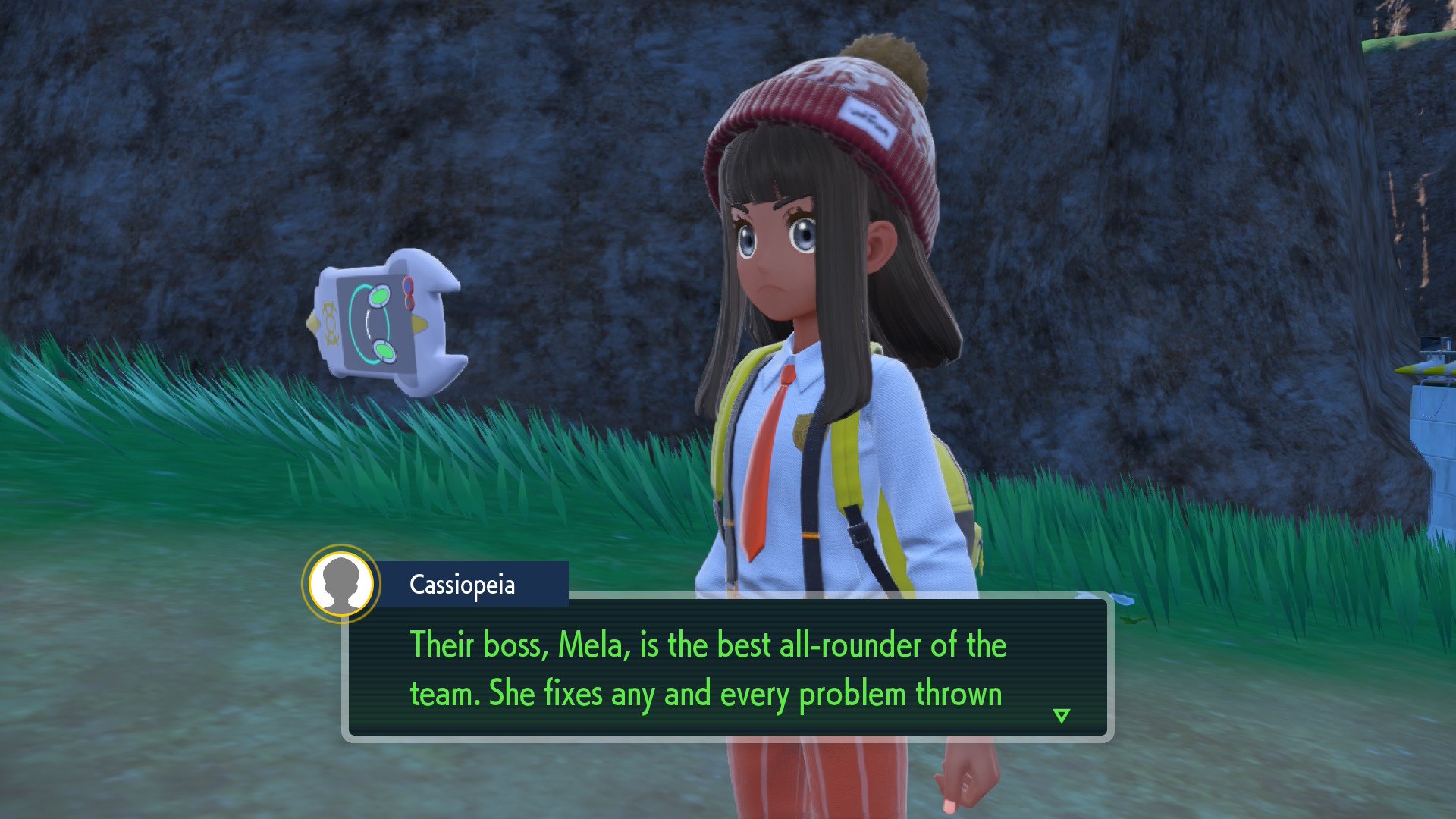
Task: Click Cassiopeia's dialogue text box
Action: point(728,669)
